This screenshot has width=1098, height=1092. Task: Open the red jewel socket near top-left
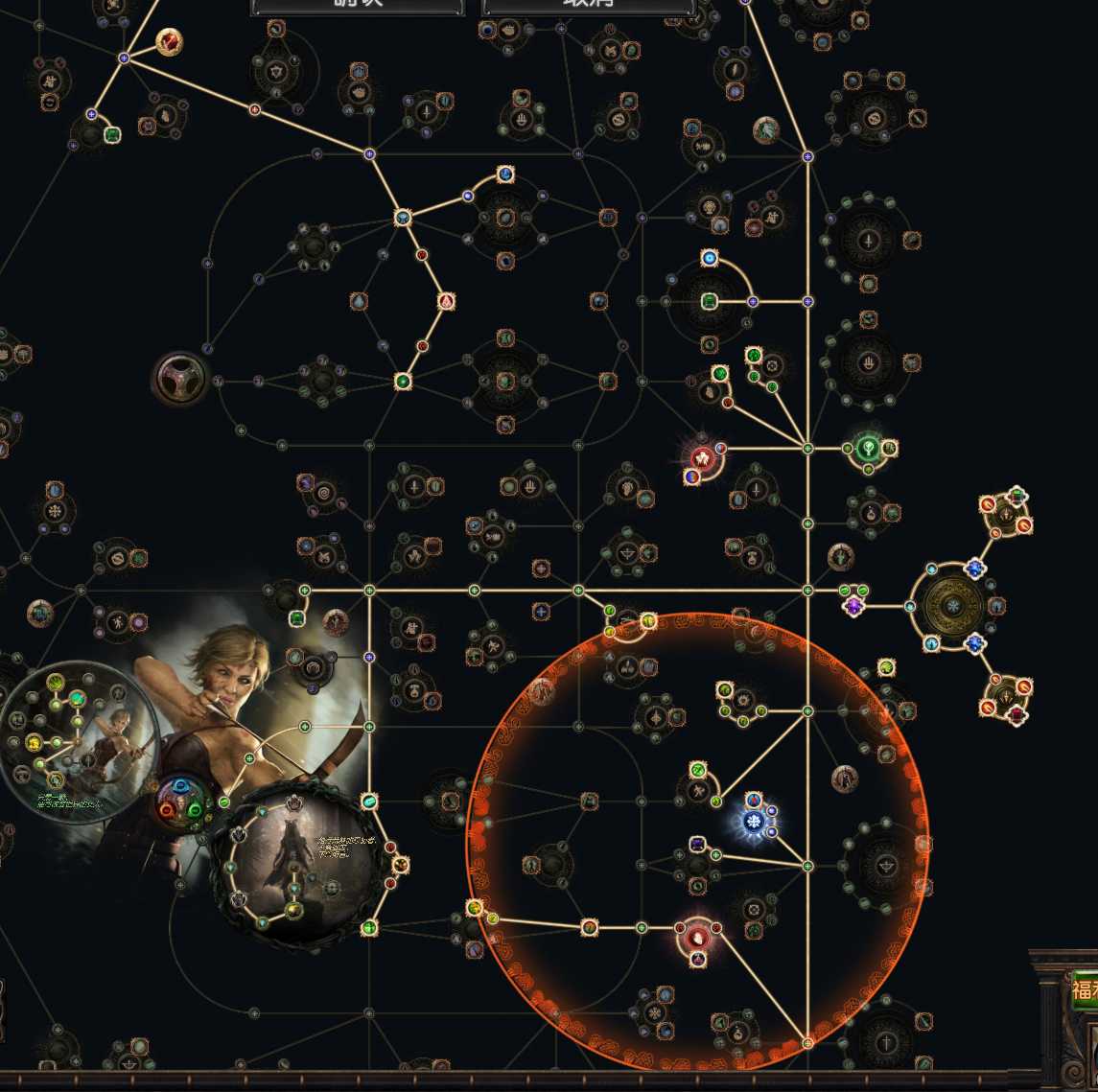click(170, 42)
